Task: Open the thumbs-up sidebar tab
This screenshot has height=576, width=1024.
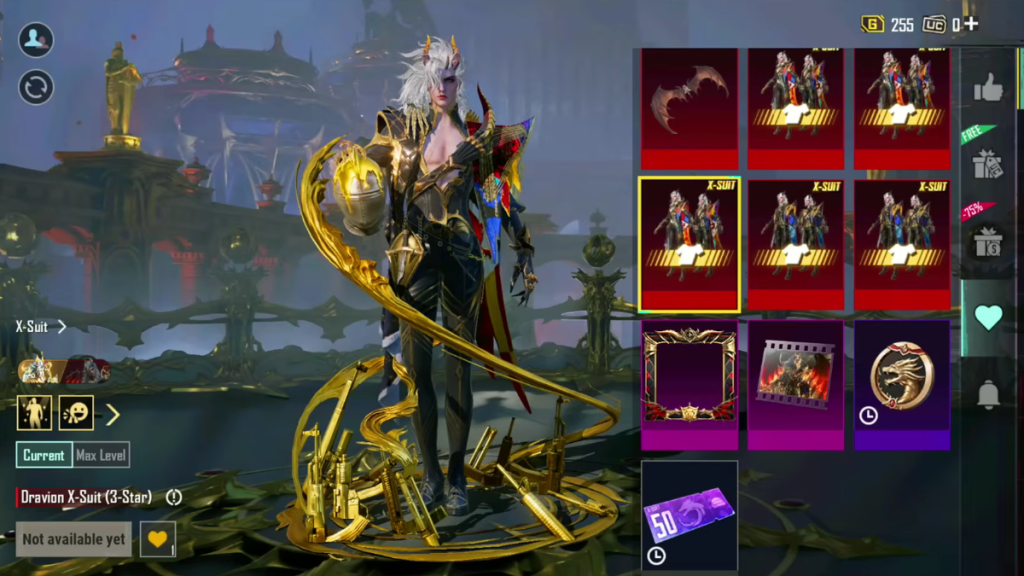Action: coord(988,90)
